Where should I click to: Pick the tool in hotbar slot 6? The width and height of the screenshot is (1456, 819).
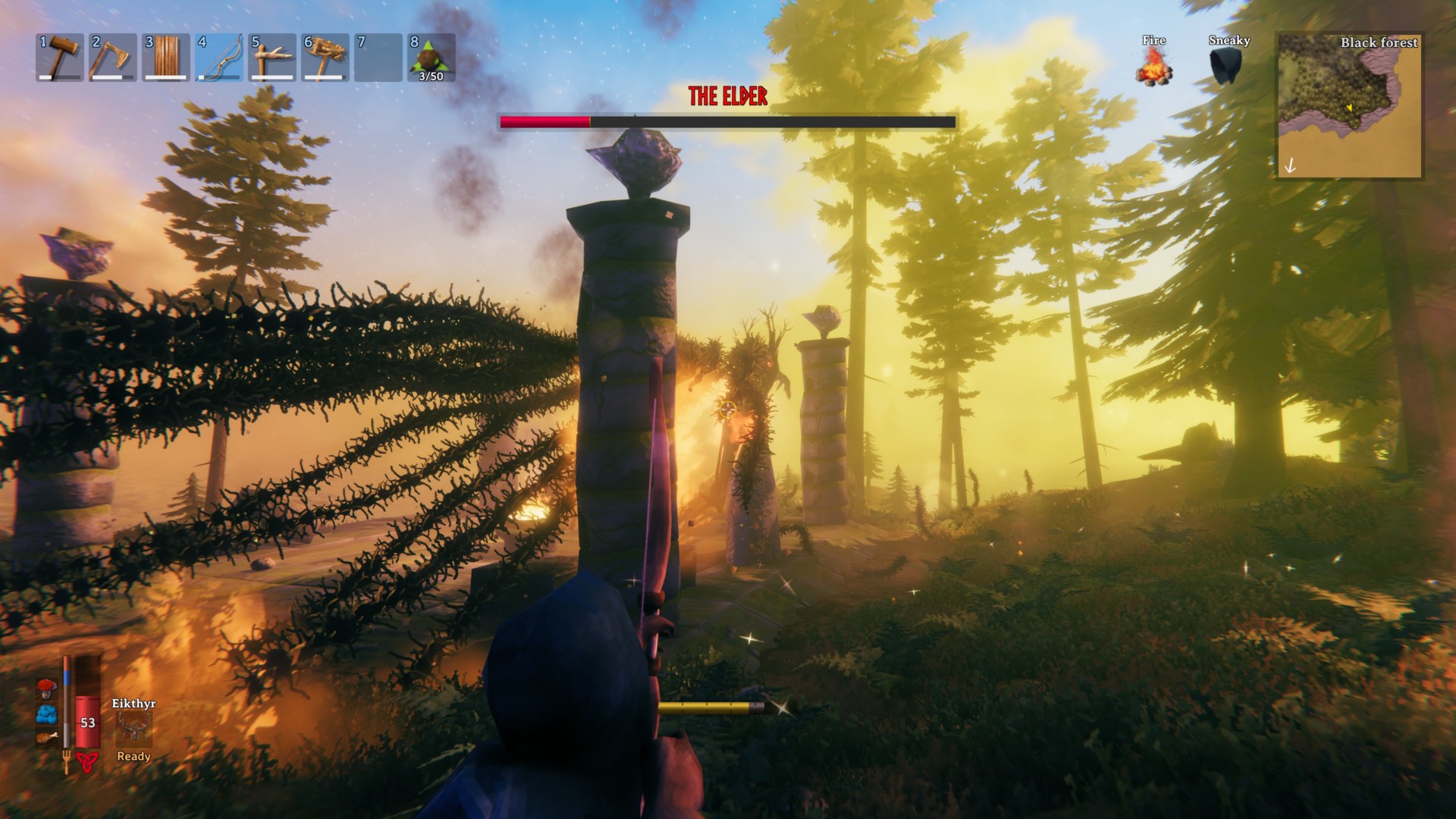click(x=325, y=58)
